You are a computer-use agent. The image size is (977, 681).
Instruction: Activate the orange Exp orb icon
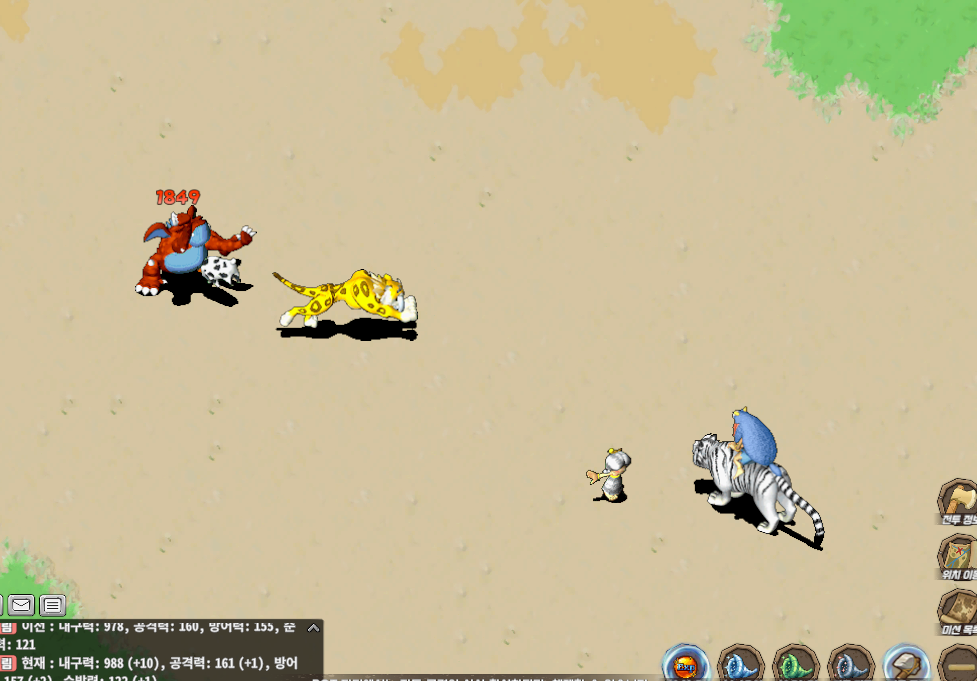687,665
